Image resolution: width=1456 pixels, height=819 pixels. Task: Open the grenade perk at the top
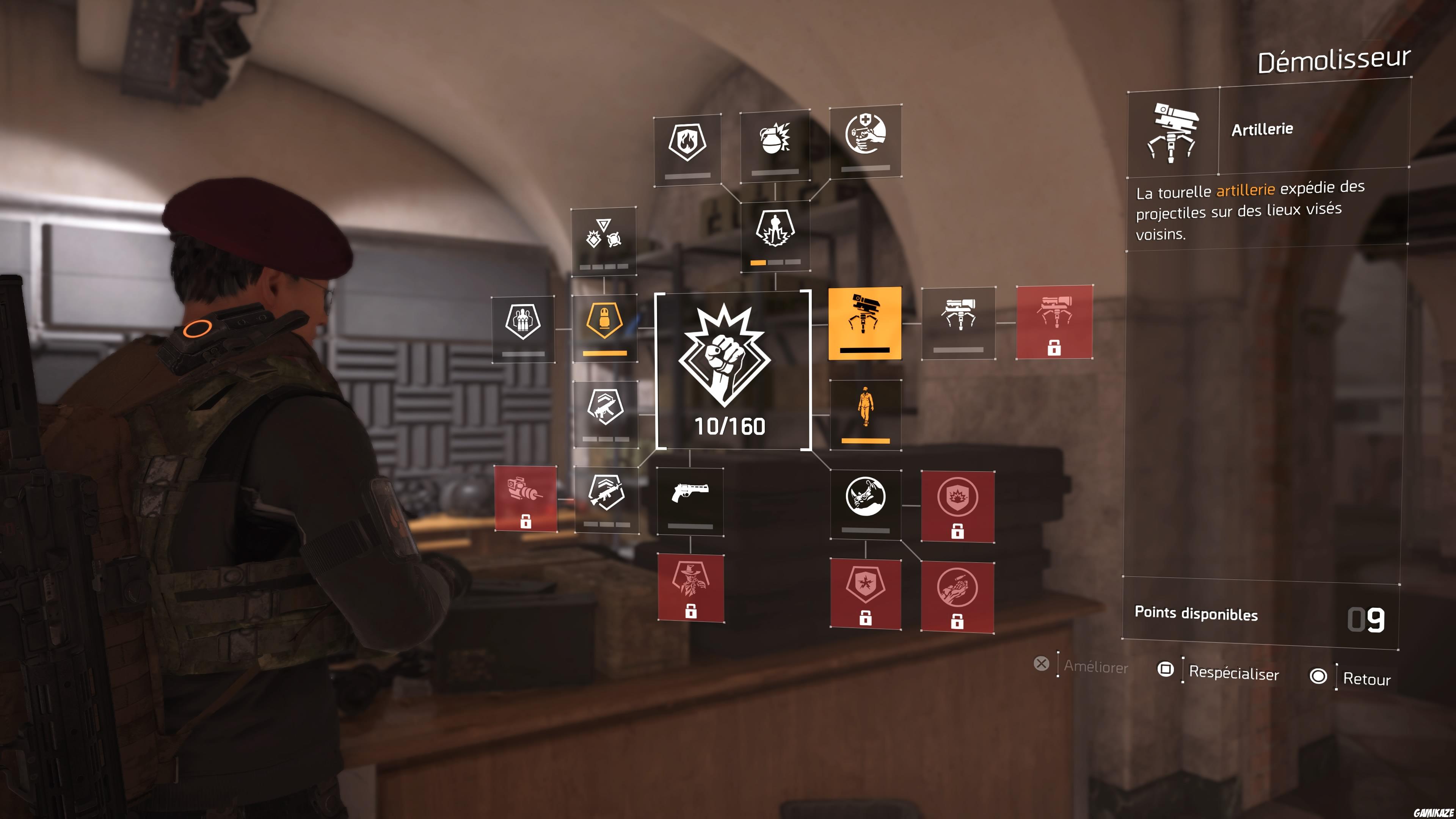click(775, 141)
